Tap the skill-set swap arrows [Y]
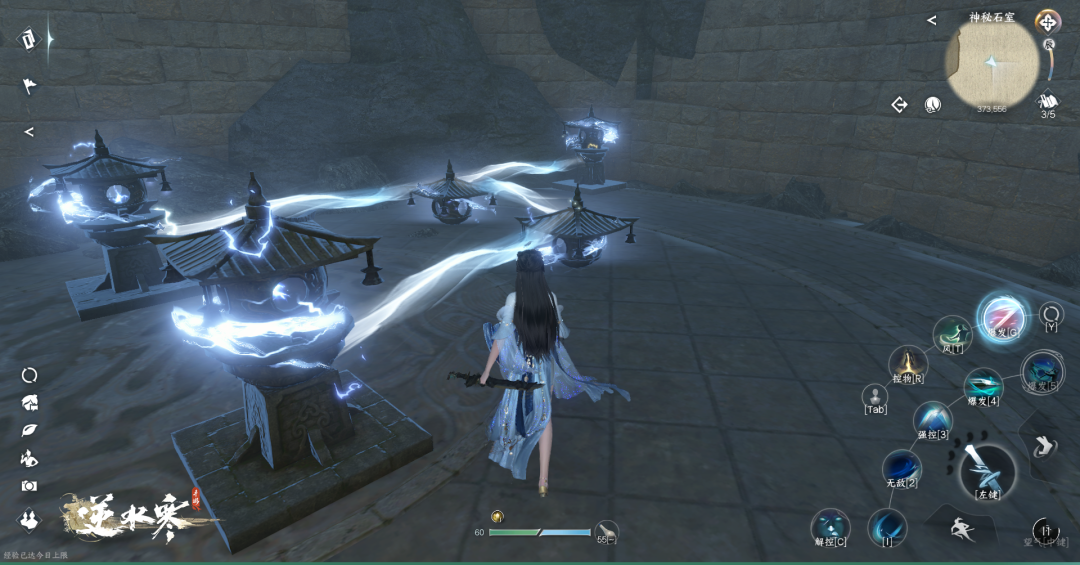Viewport: 1080px width, 565px height. [1051, 314]
